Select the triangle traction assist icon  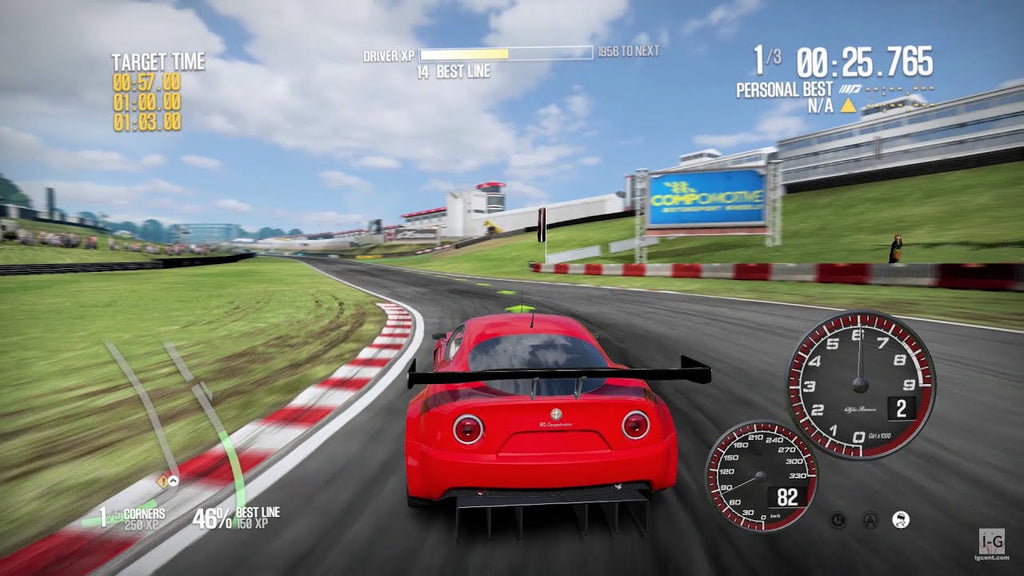coord(870,520)
